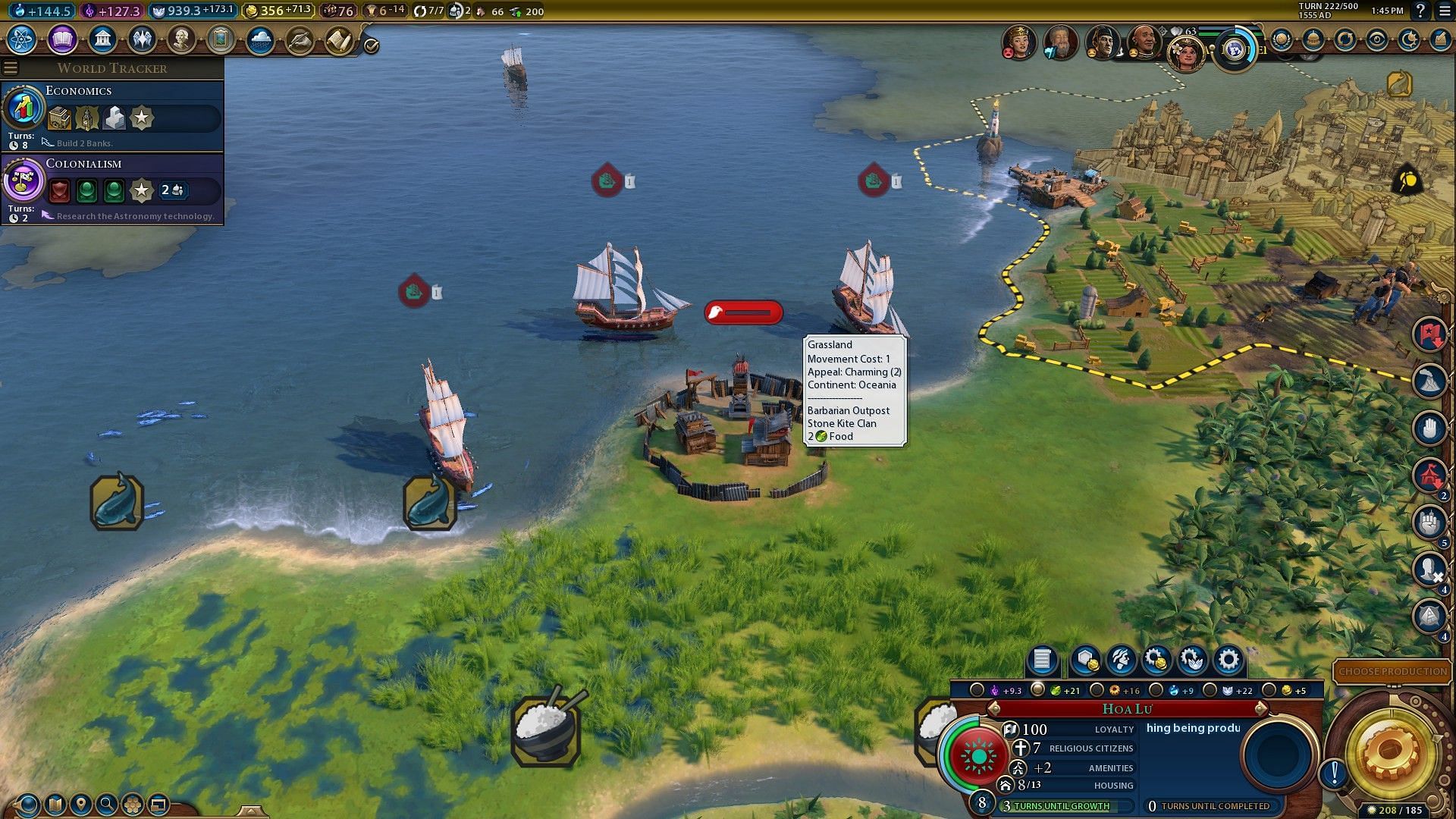Viewport: 1456px width, 819px height.
Task: Open the main game menu hamburger button
Action: click(1444, 11)
